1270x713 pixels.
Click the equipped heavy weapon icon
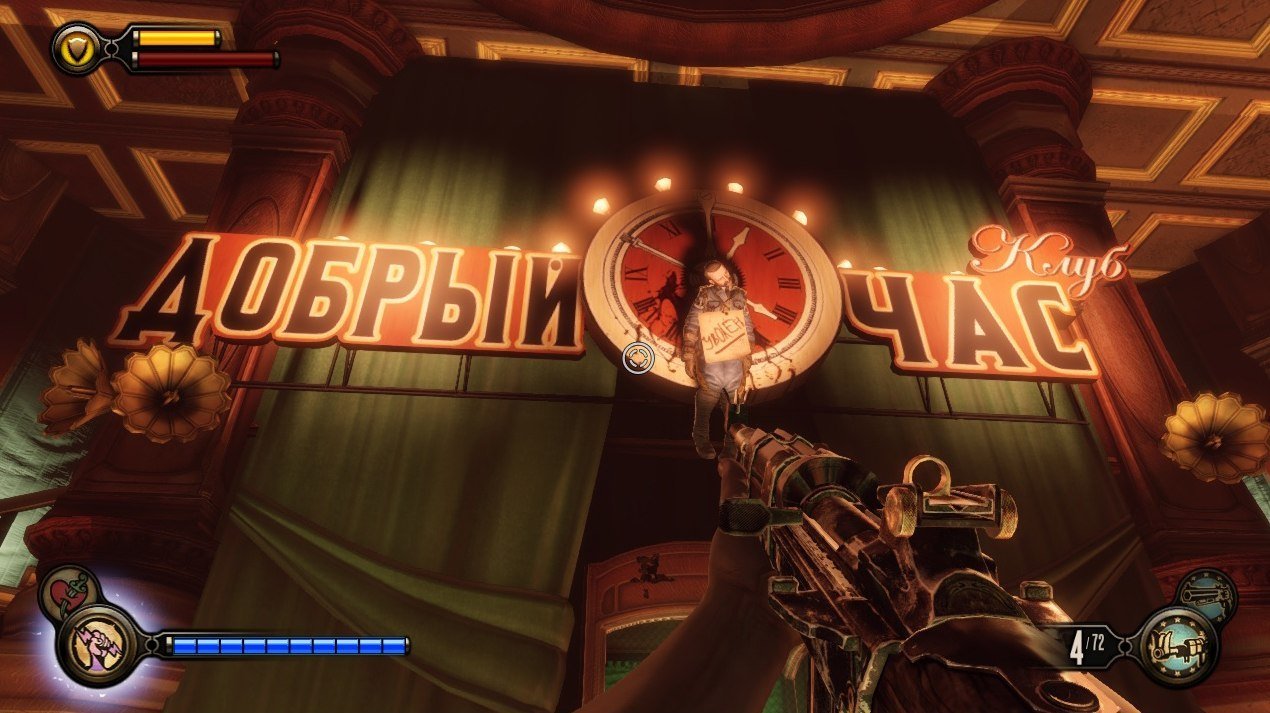pyautogui.click(x=1178, y=645)
